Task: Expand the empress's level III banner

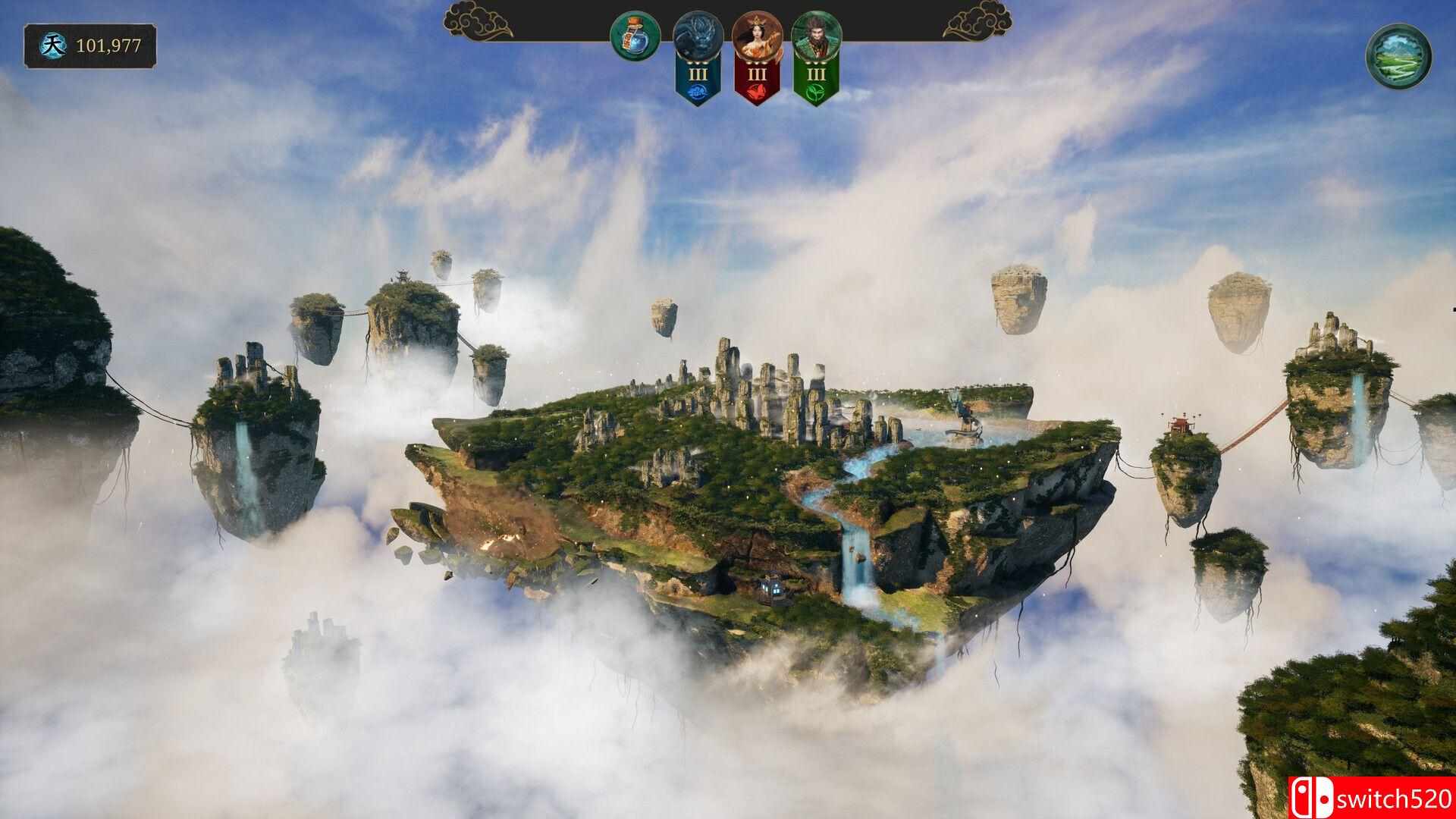Action: tap(757, 75)
